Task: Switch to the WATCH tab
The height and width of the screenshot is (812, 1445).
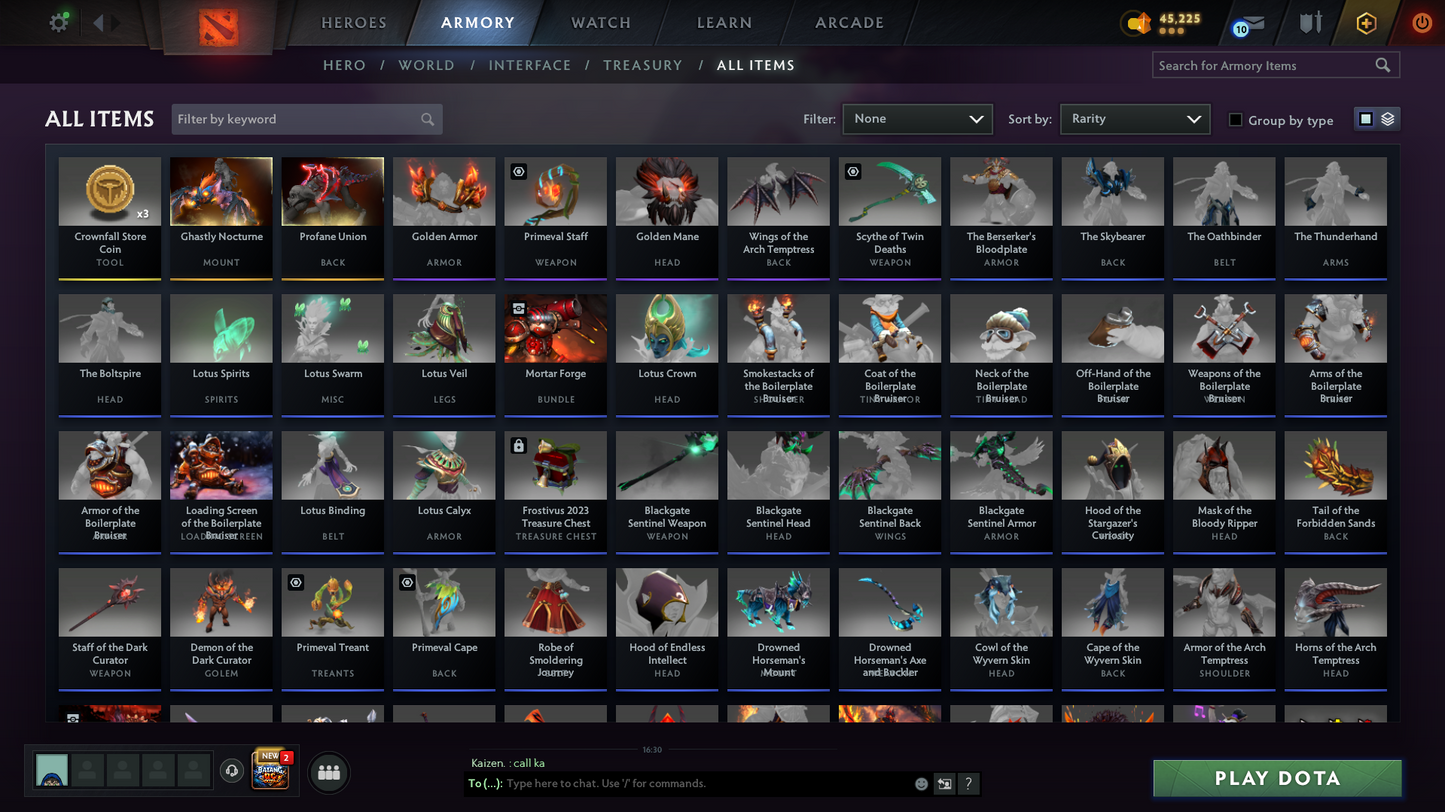Action: click(x=599, y=22)
